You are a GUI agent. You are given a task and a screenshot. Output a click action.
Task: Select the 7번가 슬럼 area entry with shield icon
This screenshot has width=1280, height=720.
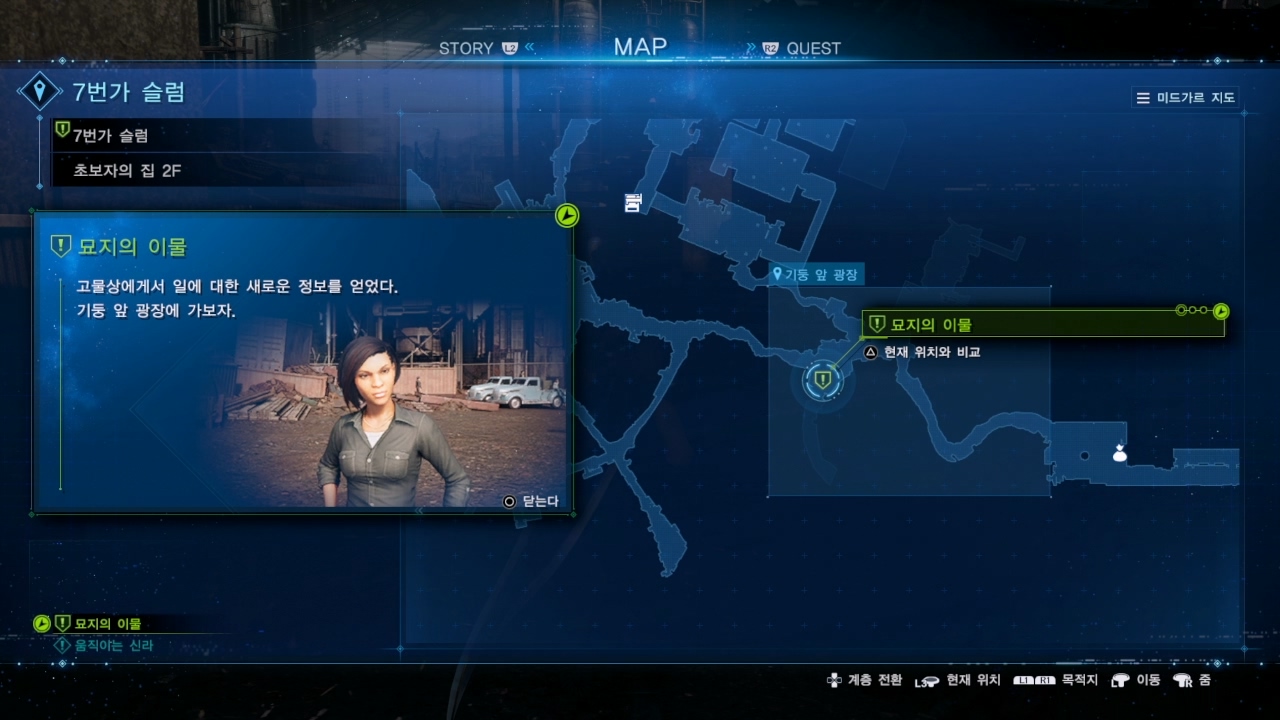coord(110,135)
